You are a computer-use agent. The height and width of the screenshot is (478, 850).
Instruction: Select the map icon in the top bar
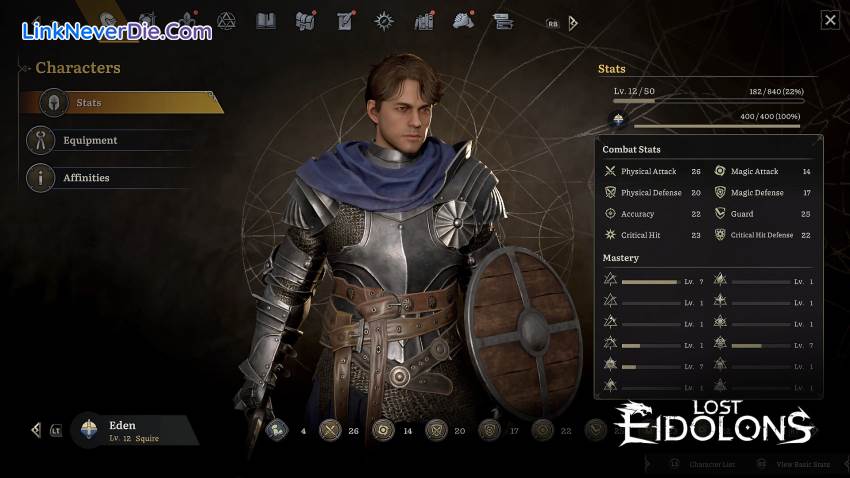click(x=305, y=20)
